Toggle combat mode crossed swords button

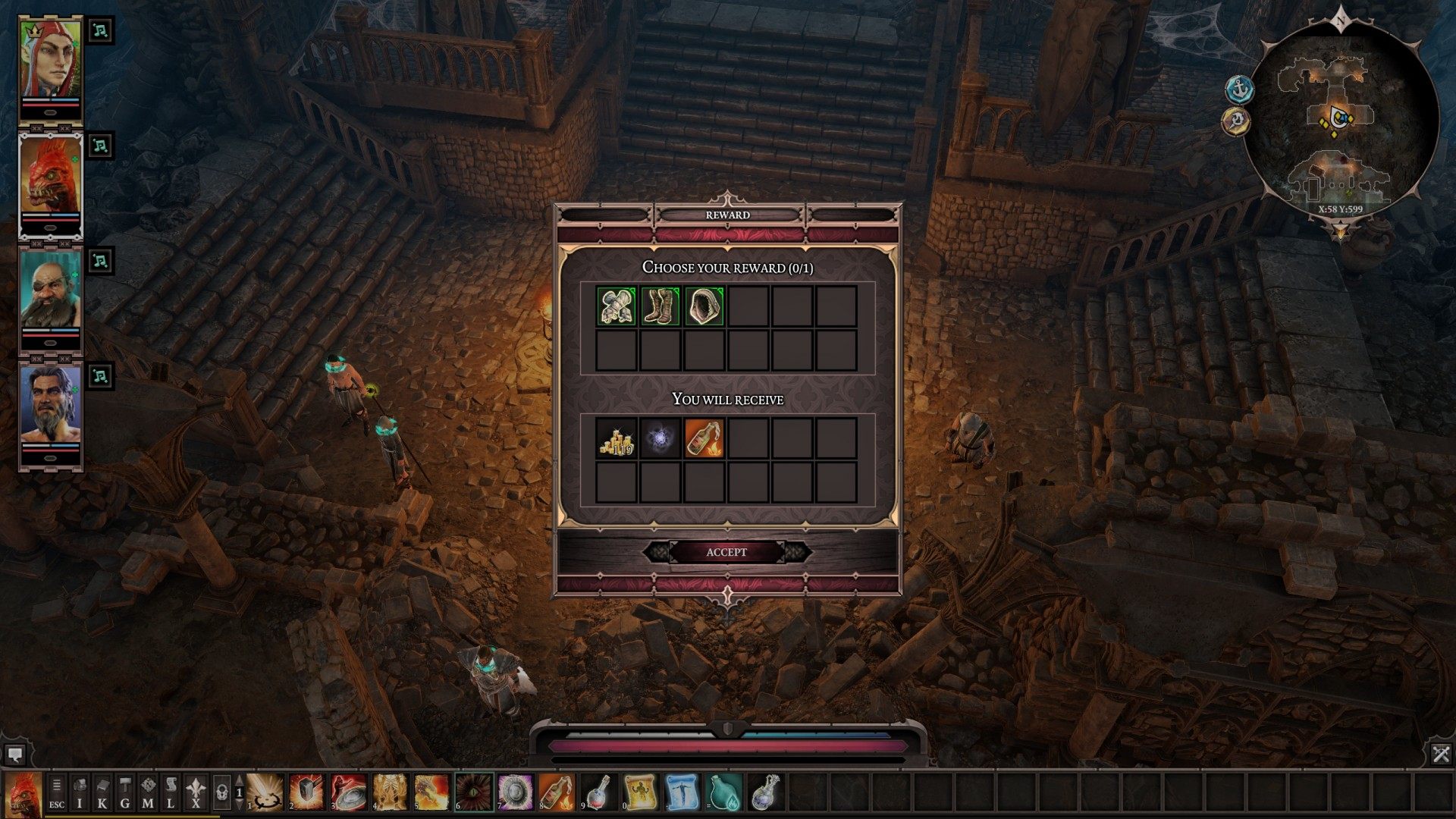pos(1441,754)
